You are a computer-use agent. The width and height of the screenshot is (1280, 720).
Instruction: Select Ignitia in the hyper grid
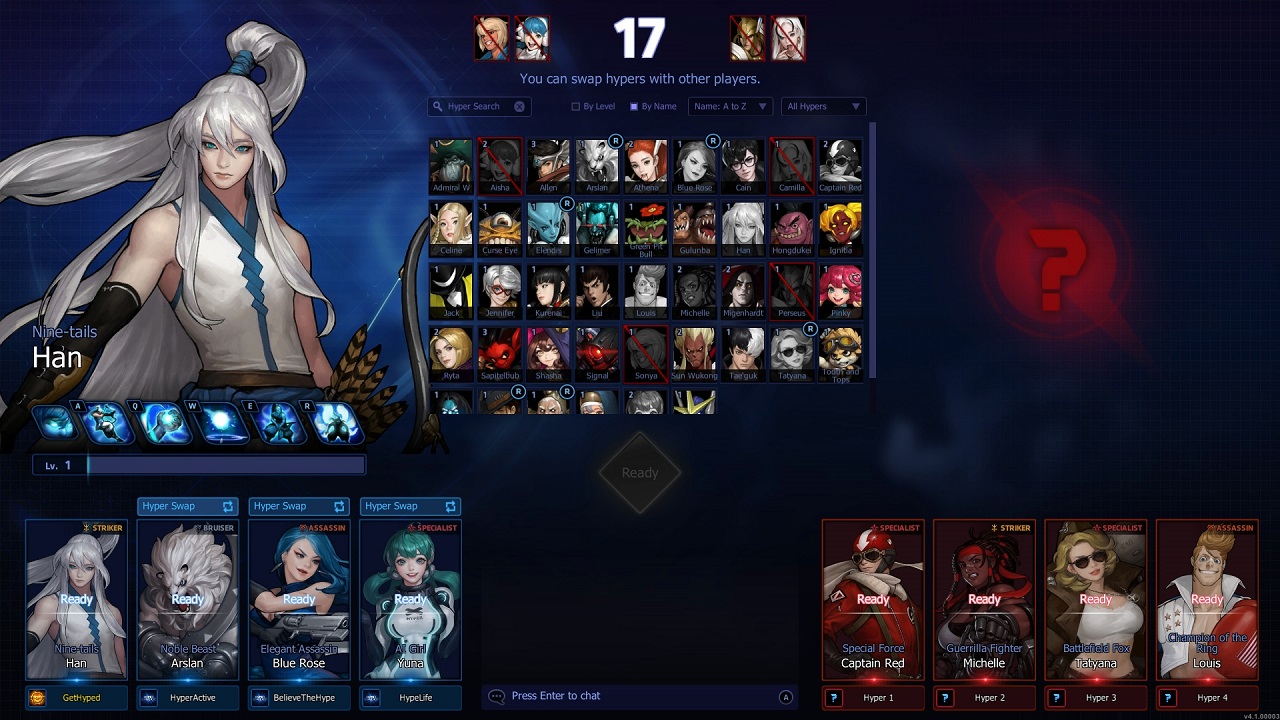pyautogui.click(x=840, y=228)
